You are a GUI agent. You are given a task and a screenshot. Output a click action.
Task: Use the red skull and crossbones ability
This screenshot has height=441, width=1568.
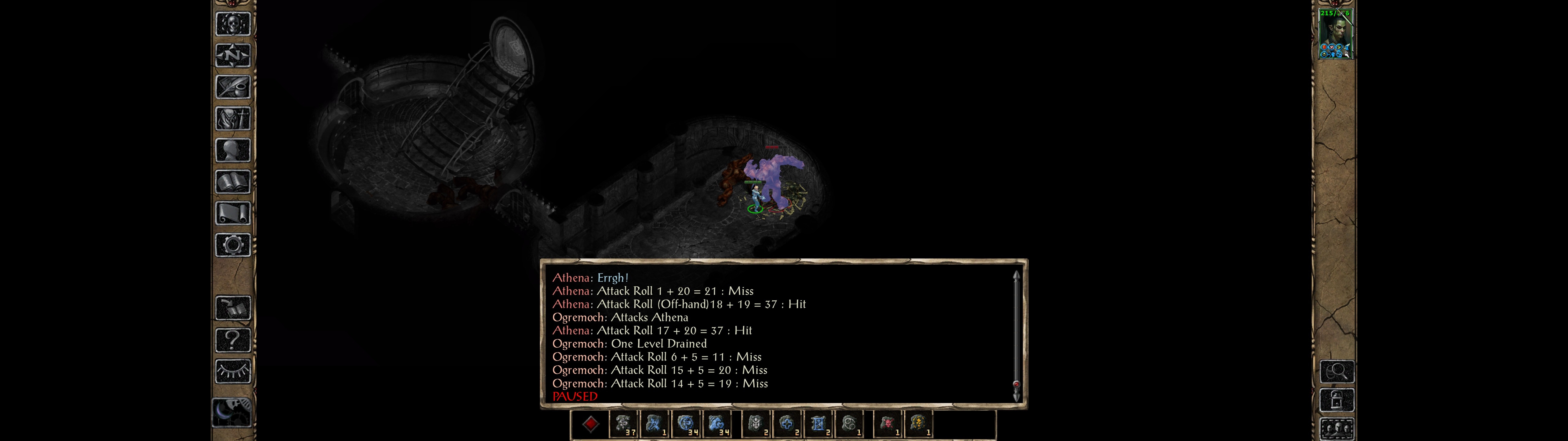(888, 424)
